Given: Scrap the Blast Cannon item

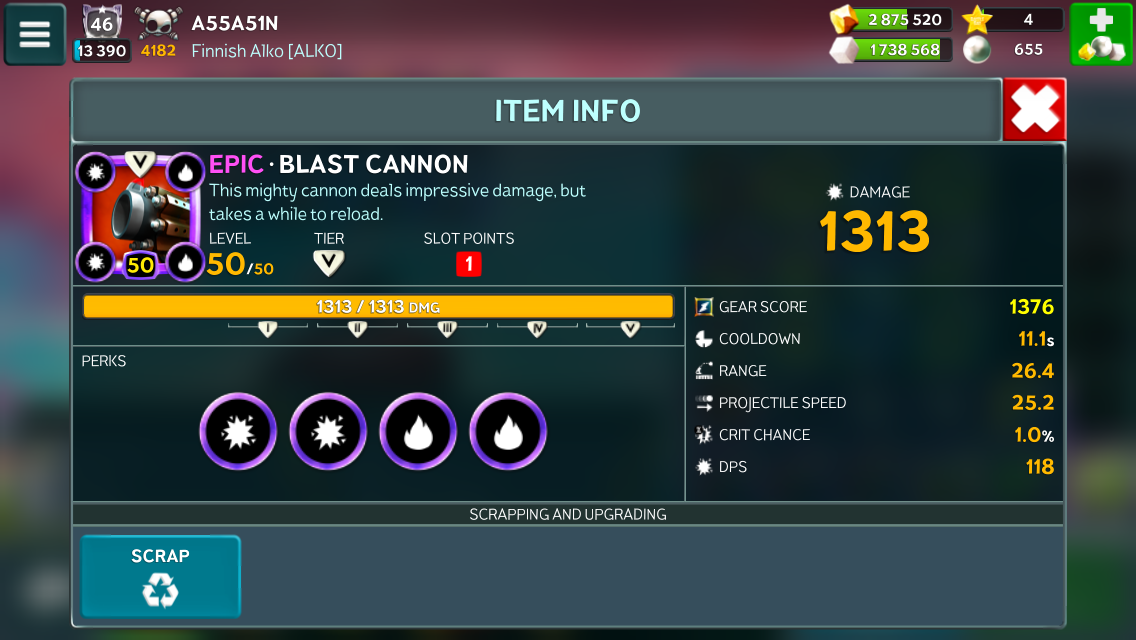Looking at the screenshot, I should click(160, 576).
